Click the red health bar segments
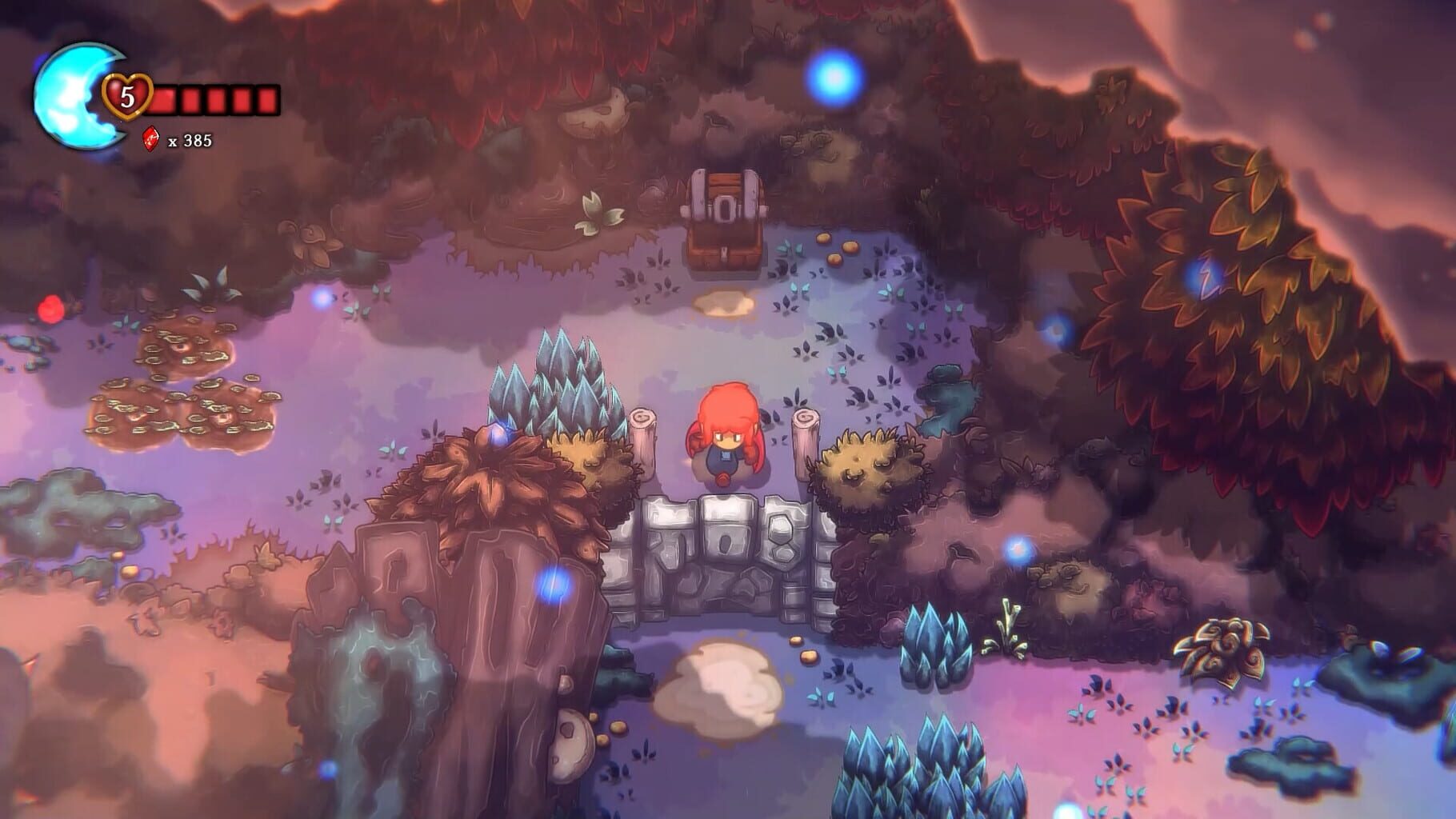1456x819 pixels. 212,100
